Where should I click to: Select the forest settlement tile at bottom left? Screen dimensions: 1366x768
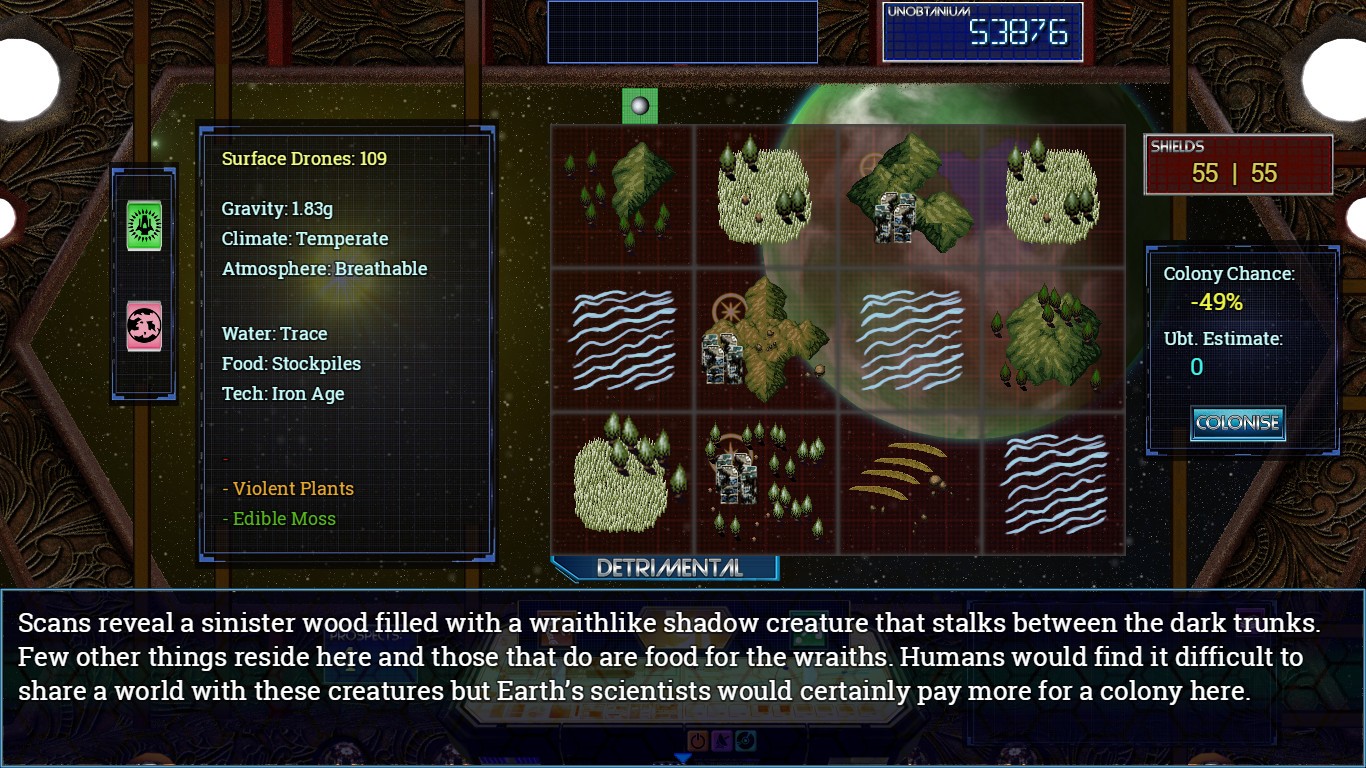763,476
